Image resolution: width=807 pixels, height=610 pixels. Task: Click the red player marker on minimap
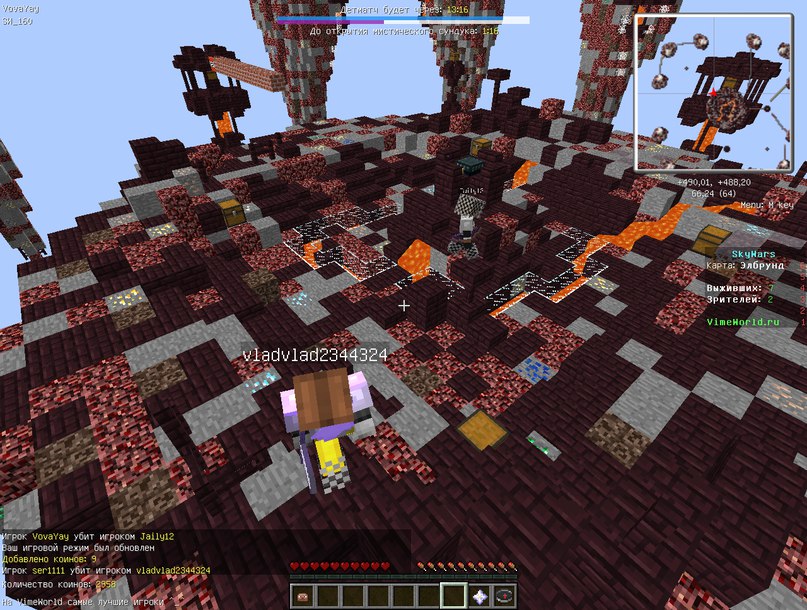coord(713,93)
